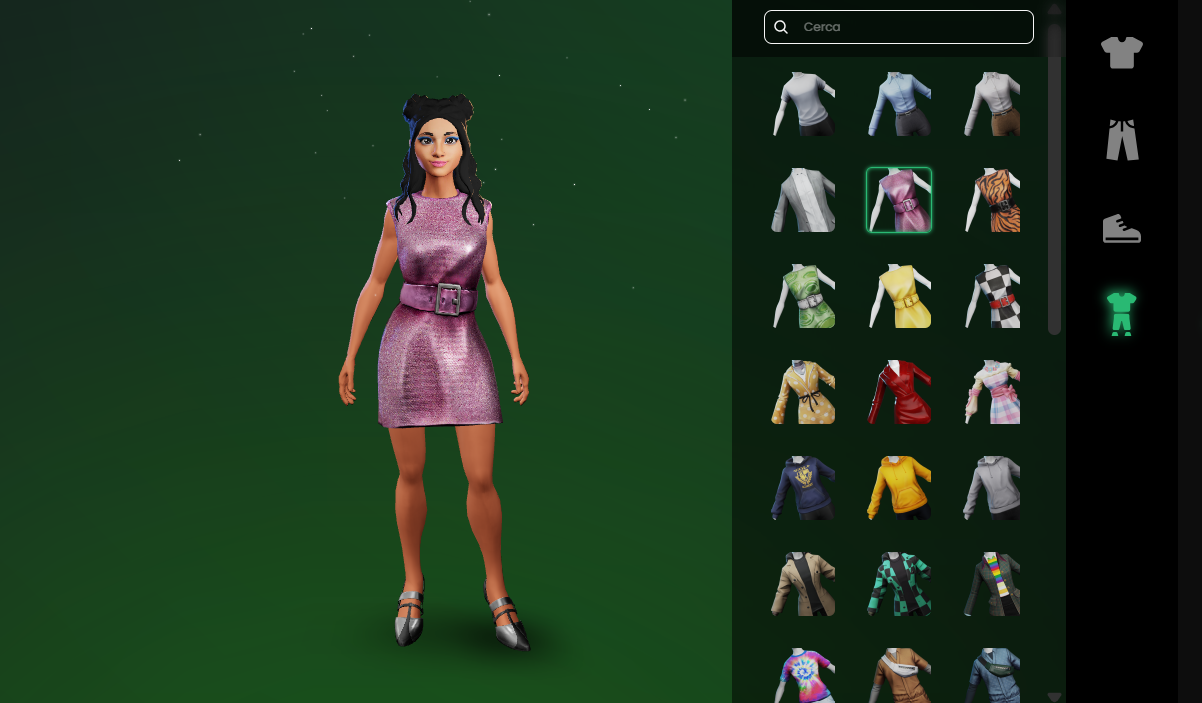1202x703 pixels.
Task: Choose the teal checkered haori jacket
Action: pyautogui.click(x=899, y=584)
